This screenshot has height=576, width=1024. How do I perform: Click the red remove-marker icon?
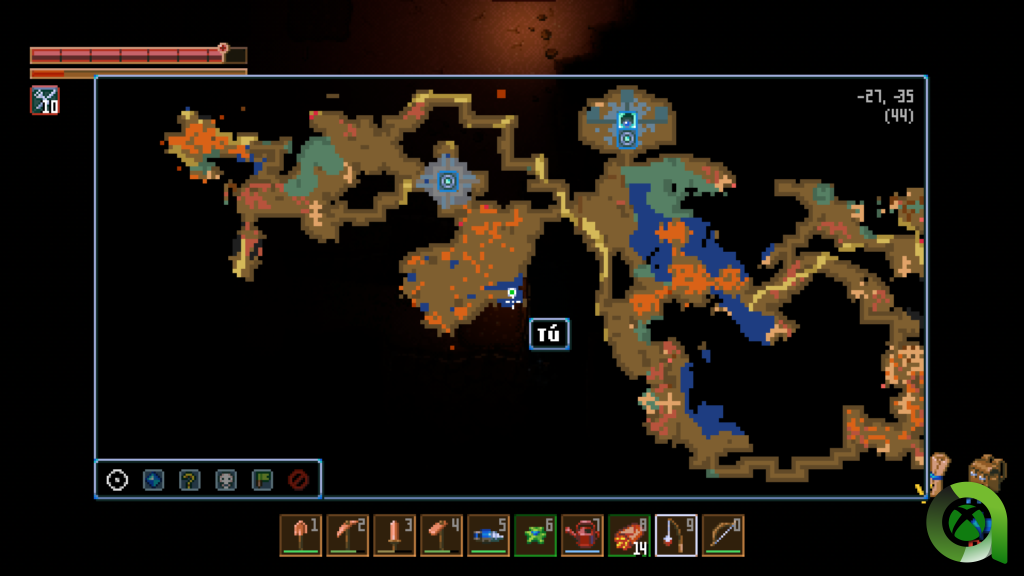(x=298, y=480)
